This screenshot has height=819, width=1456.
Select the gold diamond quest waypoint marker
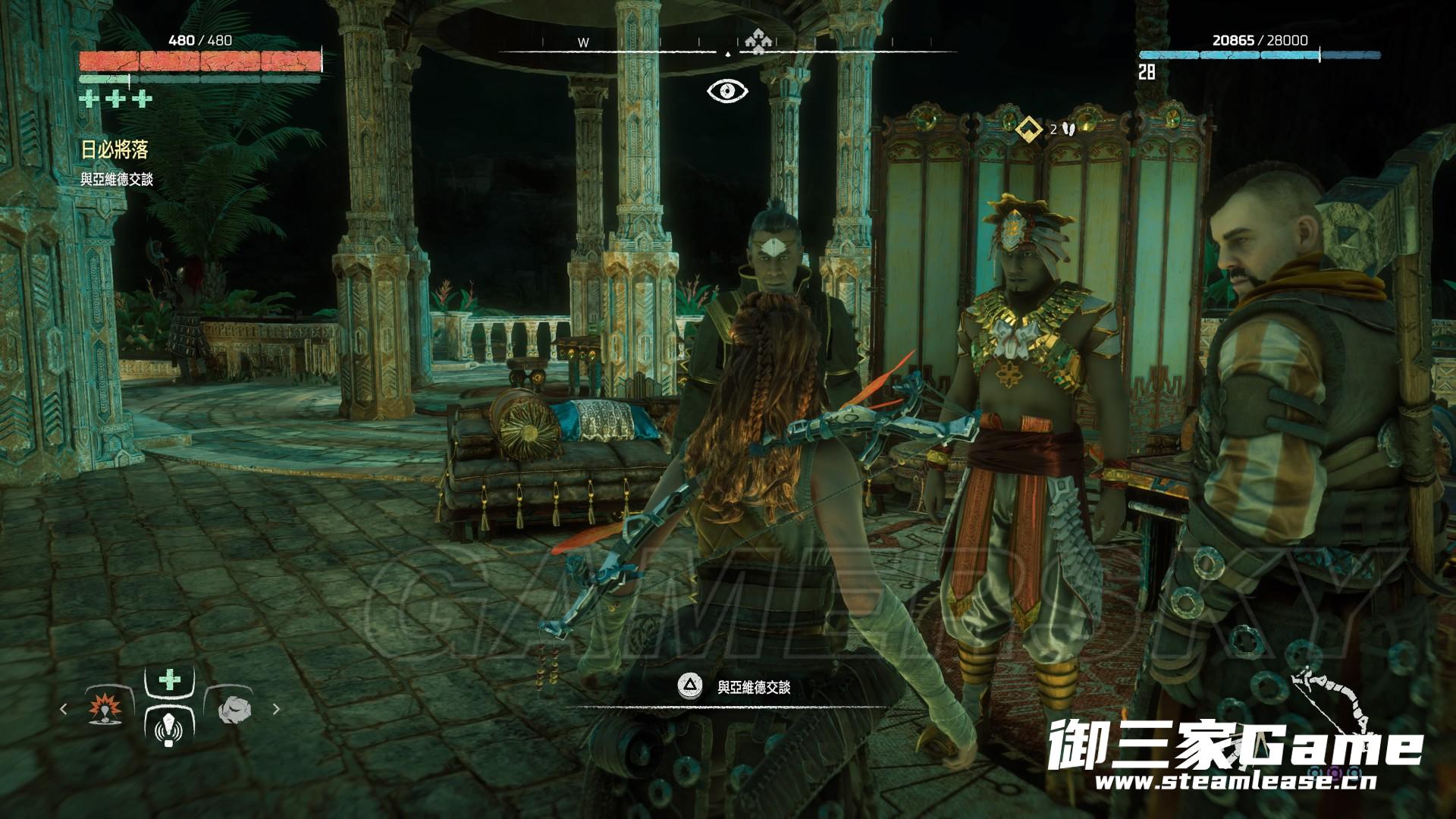[x=1028, y=129]
